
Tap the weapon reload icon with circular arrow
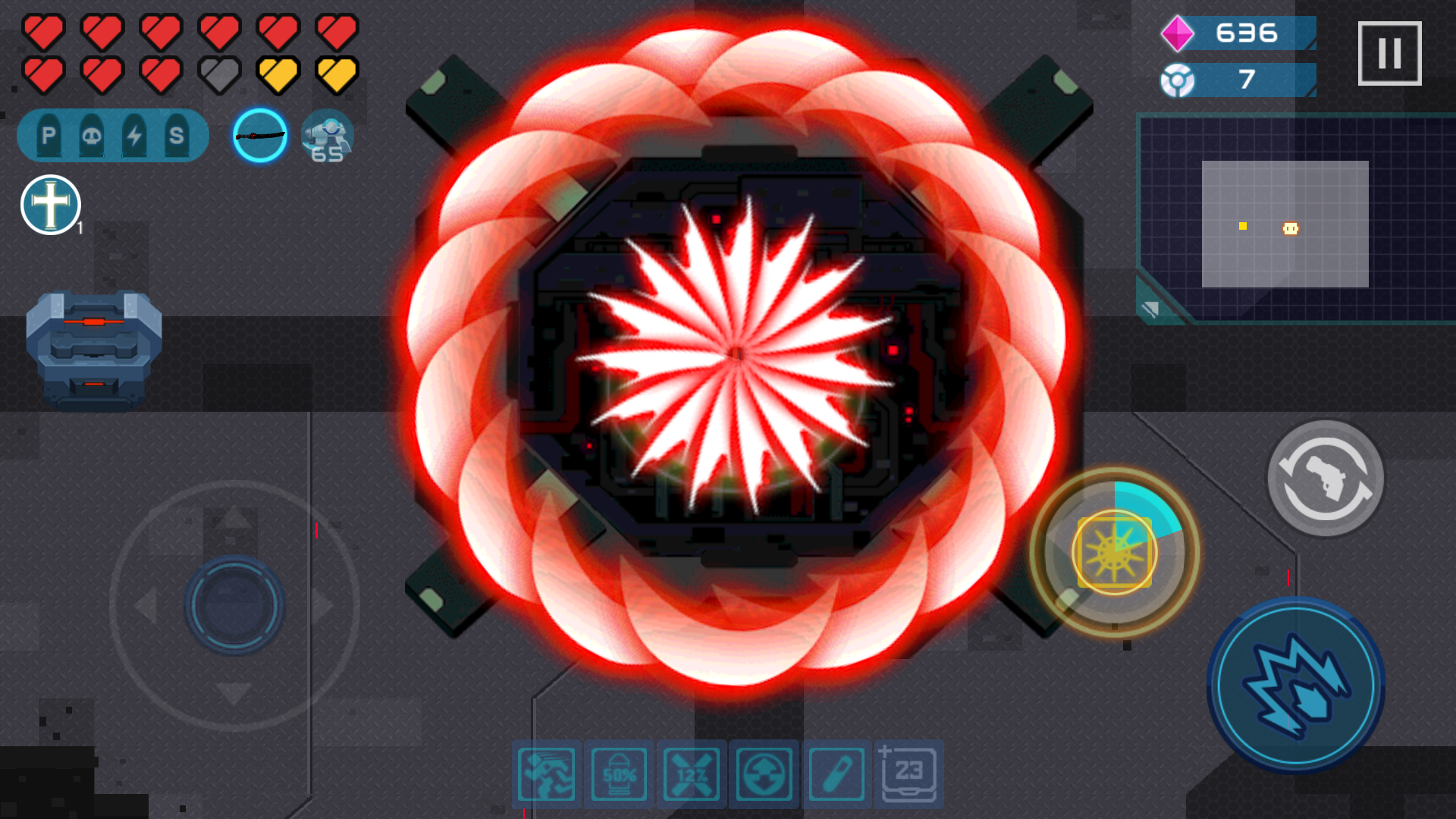1326,479
